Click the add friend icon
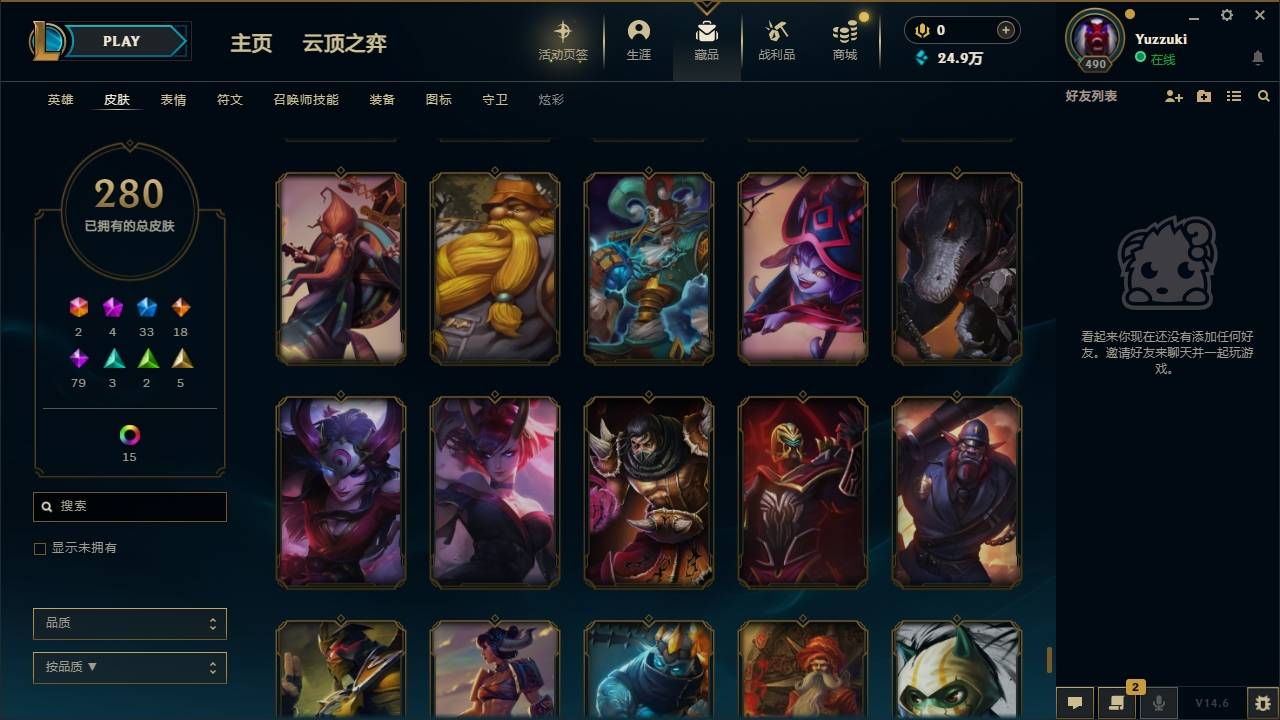The image size is (1280, 720). coord(1173,95)
